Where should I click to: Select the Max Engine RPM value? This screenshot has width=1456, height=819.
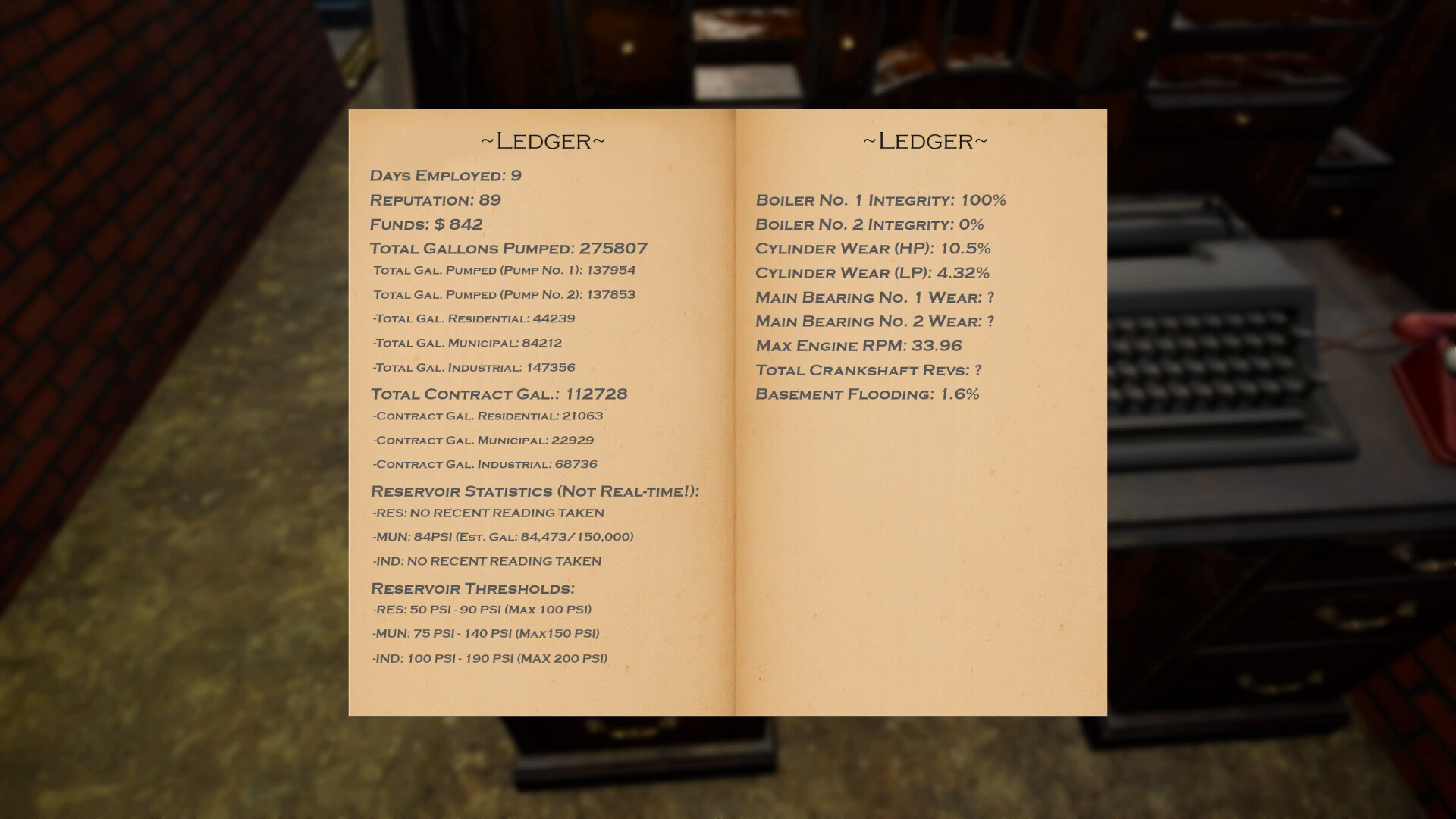tap(858, 346)
